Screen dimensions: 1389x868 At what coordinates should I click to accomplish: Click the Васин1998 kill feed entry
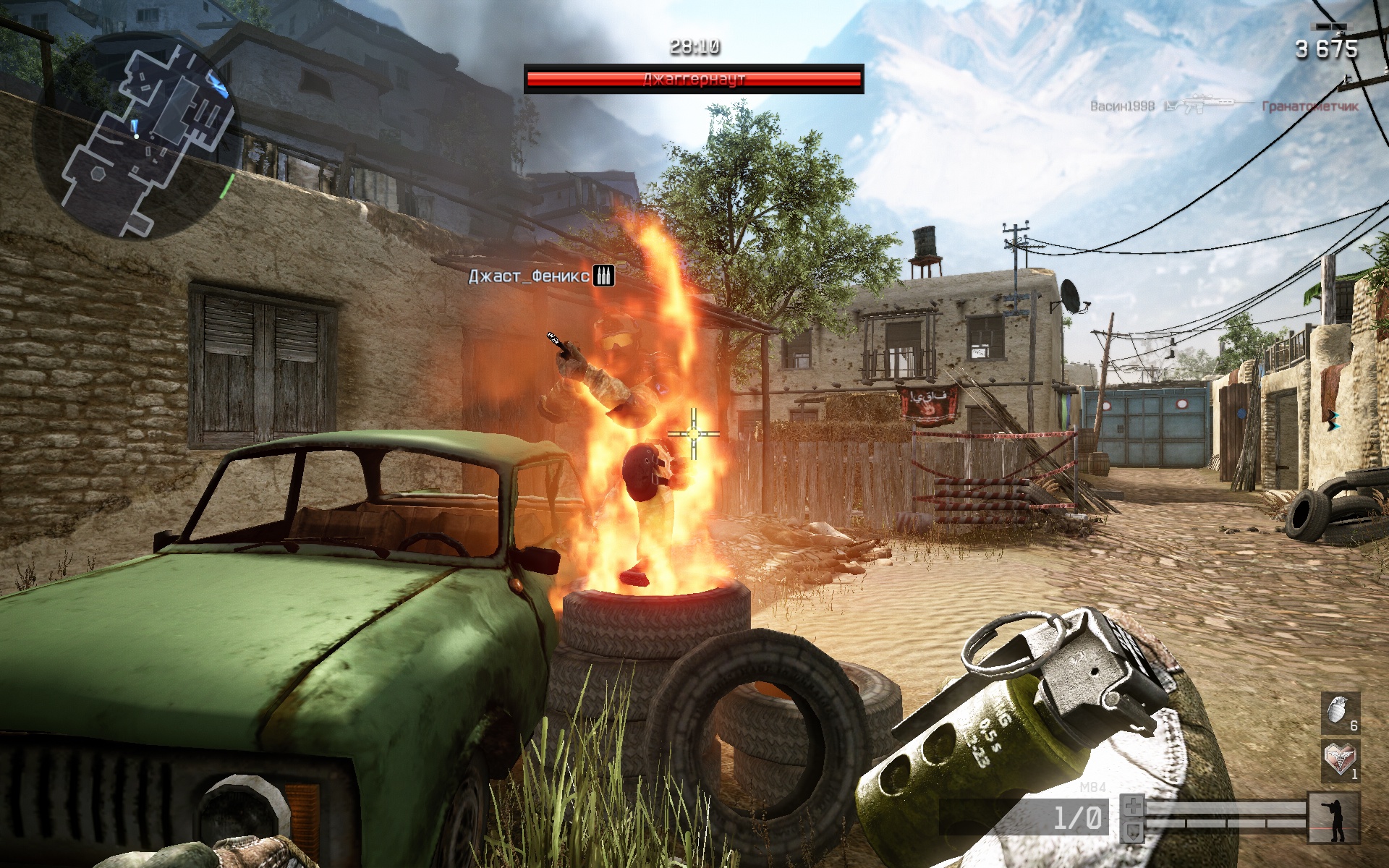pyautogui.click(x=1122, y=106)
